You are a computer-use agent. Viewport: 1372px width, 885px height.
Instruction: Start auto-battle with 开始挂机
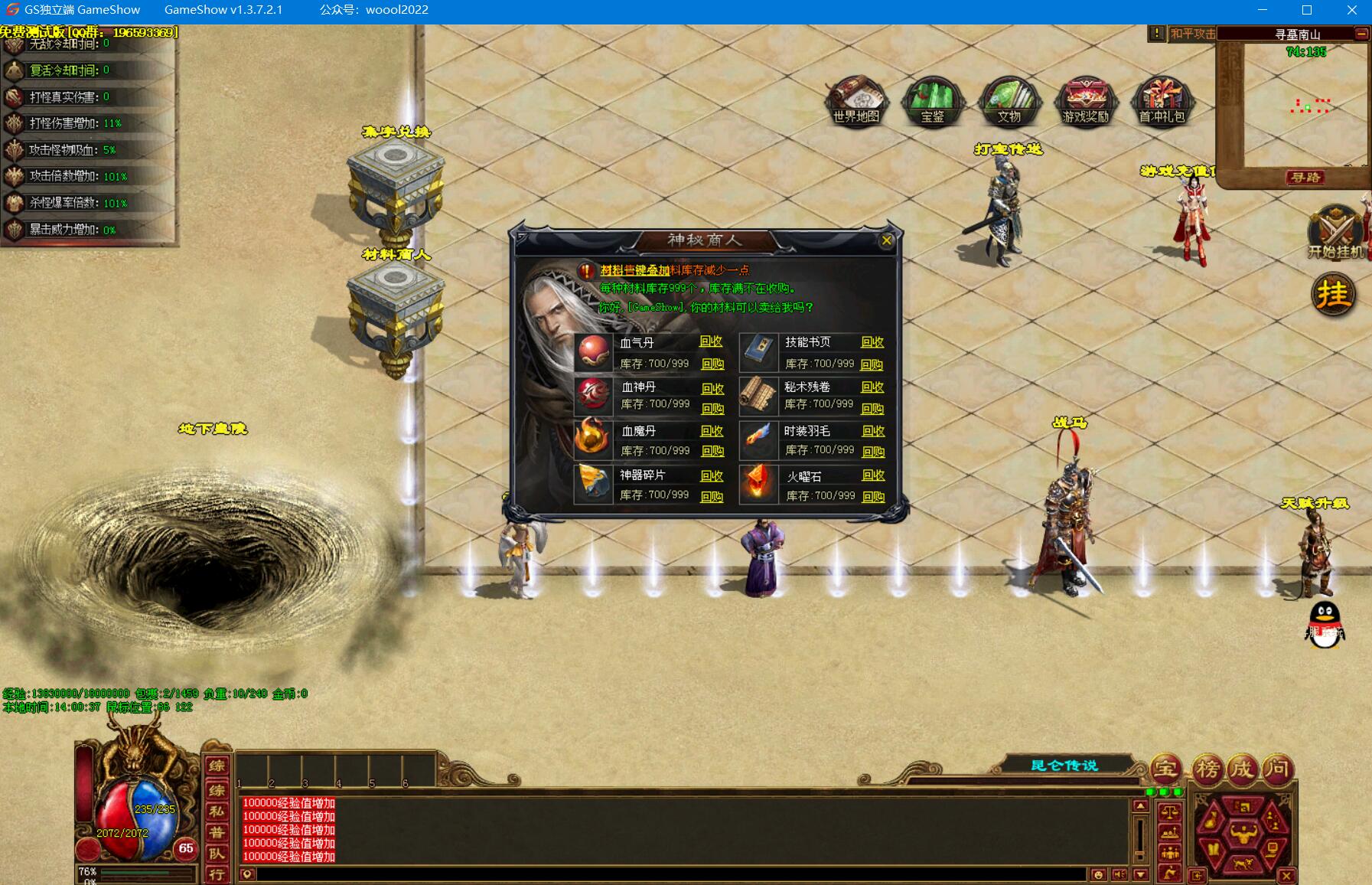(1335, 233)
